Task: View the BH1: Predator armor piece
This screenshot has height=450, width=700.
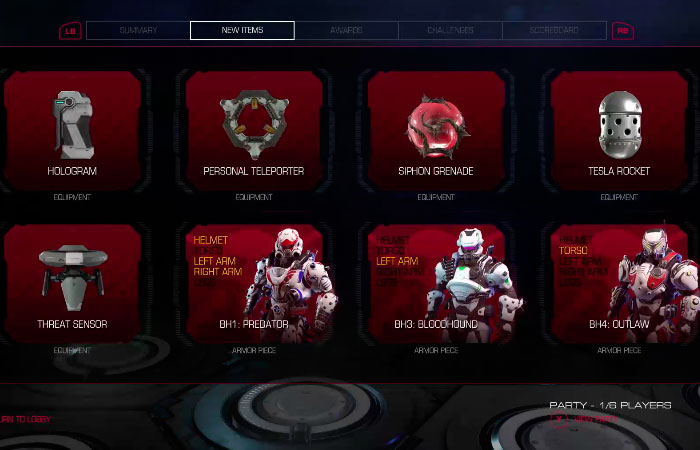Action: coord(254,283)
